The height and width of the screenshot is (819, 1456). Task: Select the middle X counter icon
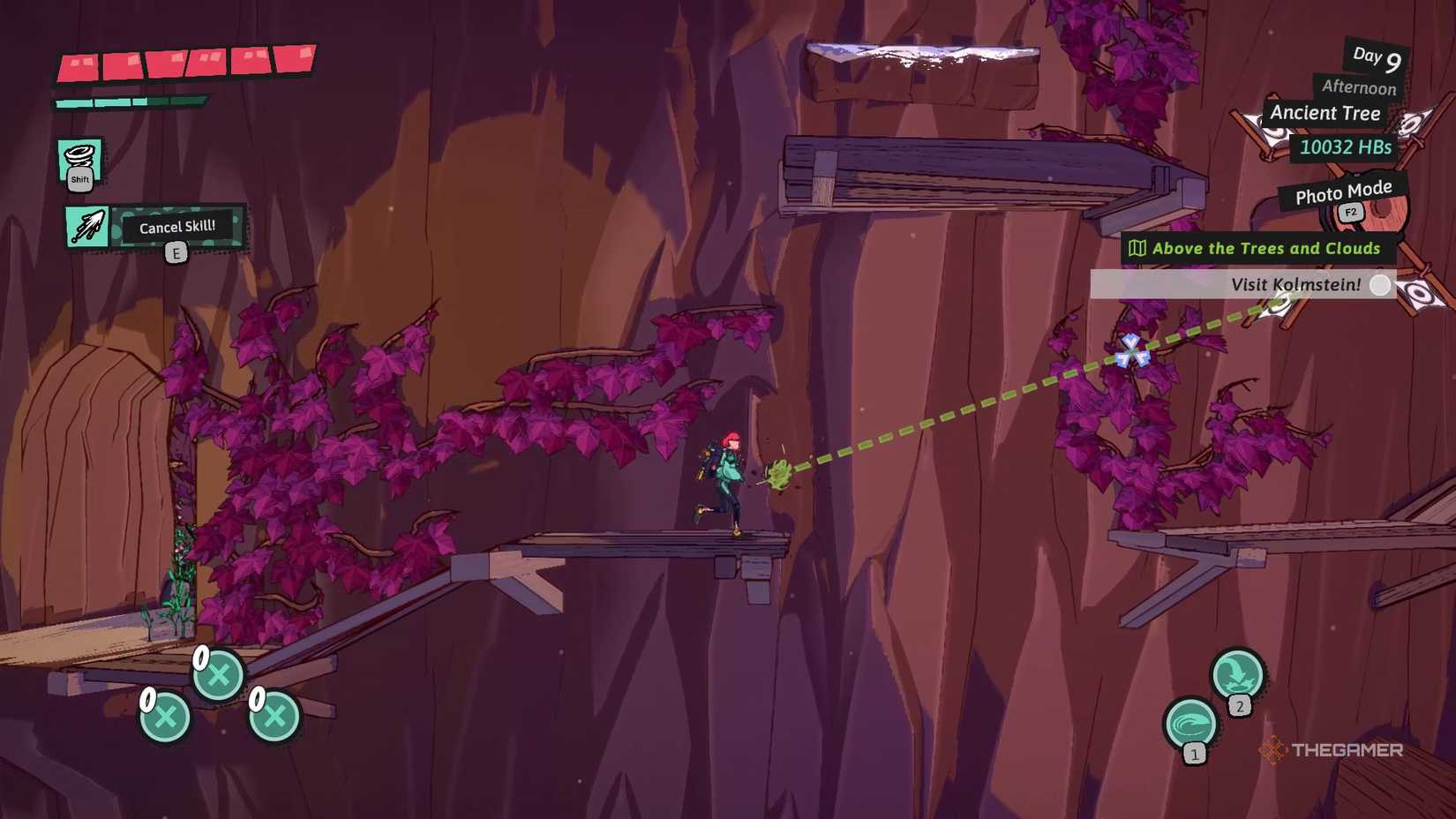point(219,675)
